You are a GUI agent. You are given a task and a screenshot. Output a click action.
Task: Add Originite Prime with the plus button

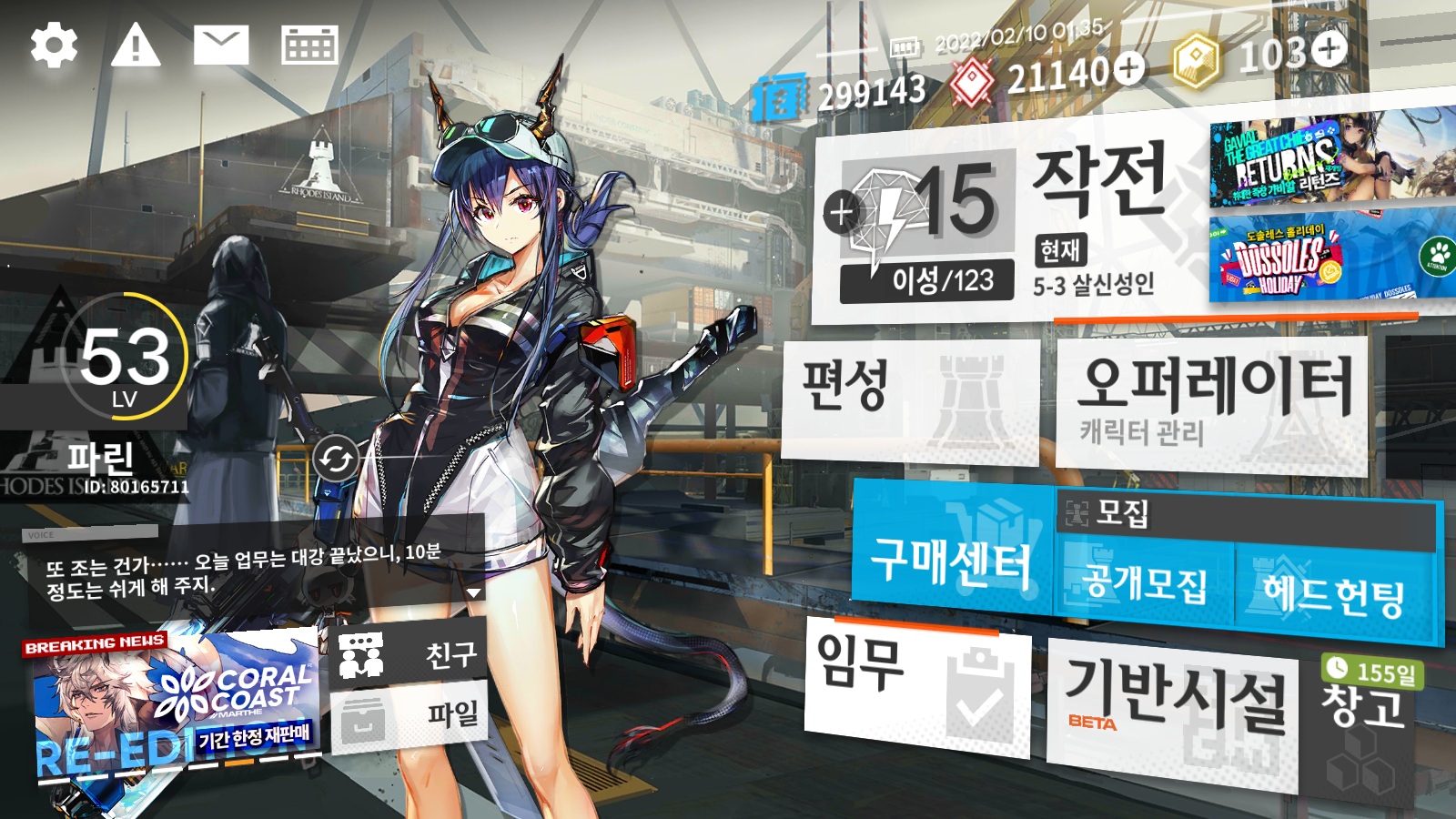(1330, 49)
